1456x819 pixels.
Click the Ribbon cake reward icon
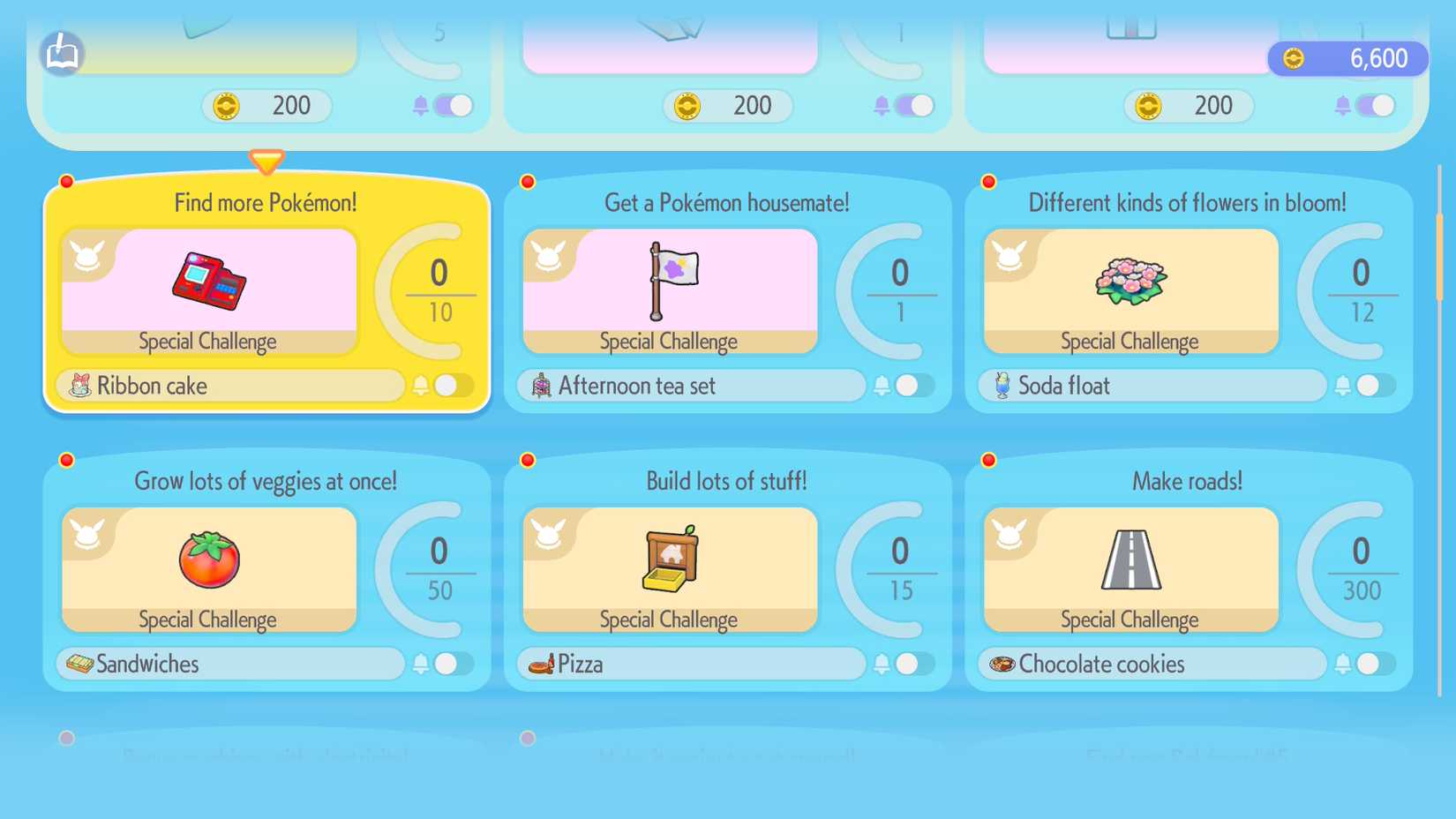[x=79, y=386]
